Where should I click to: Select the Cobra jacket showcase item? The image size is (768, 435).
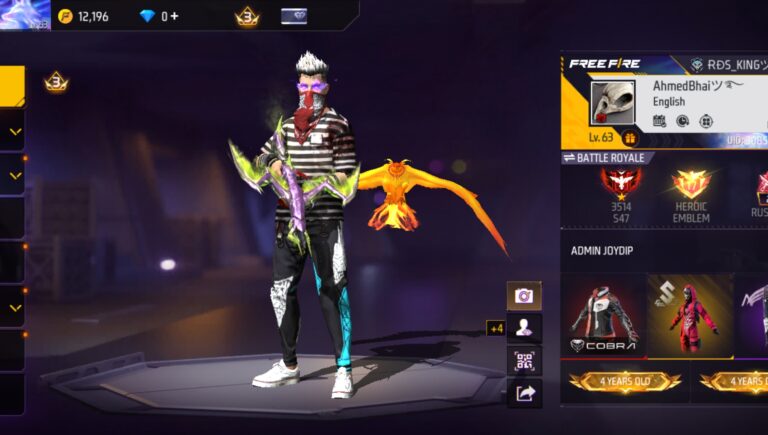pos(603,316)
